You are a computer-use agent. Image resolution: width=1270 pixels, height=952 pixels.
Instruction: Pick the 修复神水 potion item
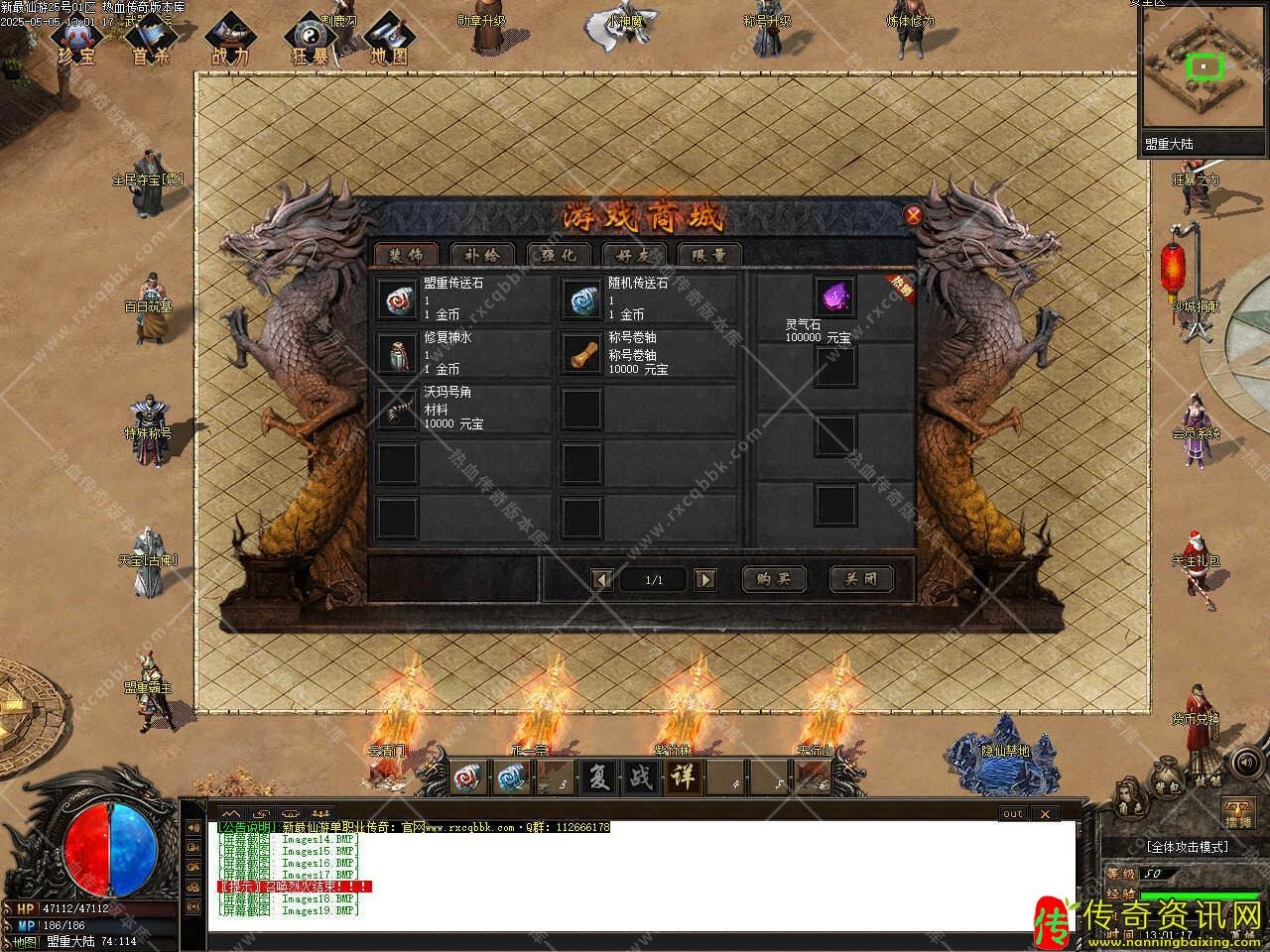(x=397, y=353)
